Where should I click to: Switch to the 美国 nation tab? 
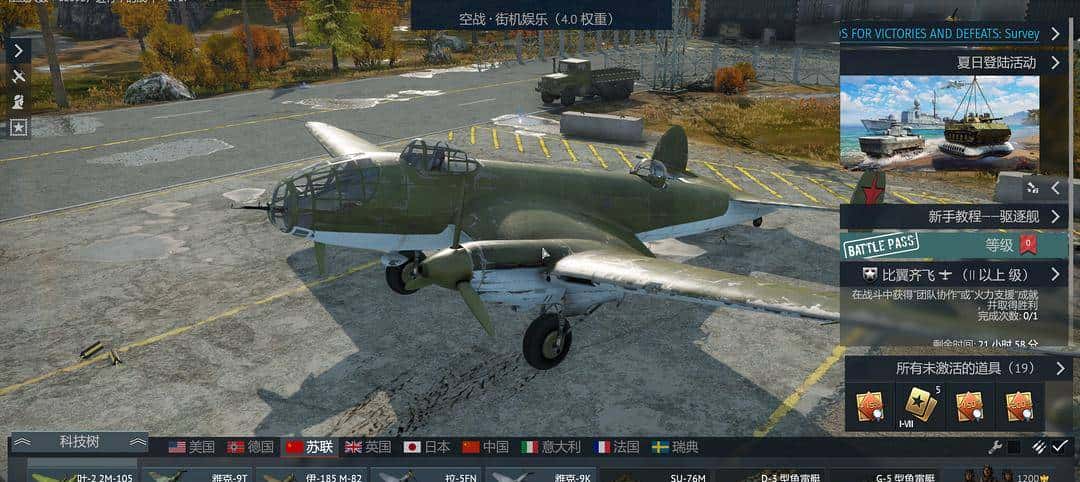pyautogui.click(x=191, y=447)
